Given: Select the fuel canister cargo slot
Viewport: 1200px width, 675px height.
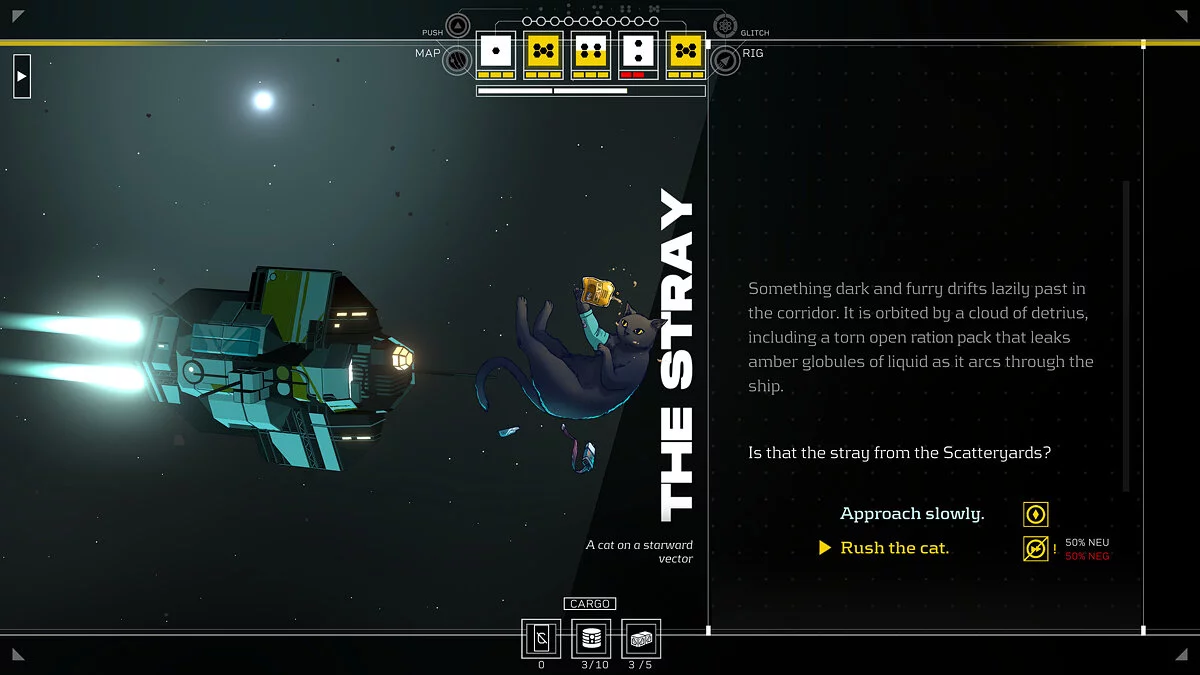Looking at the screenshot, I should pos(591,638).
